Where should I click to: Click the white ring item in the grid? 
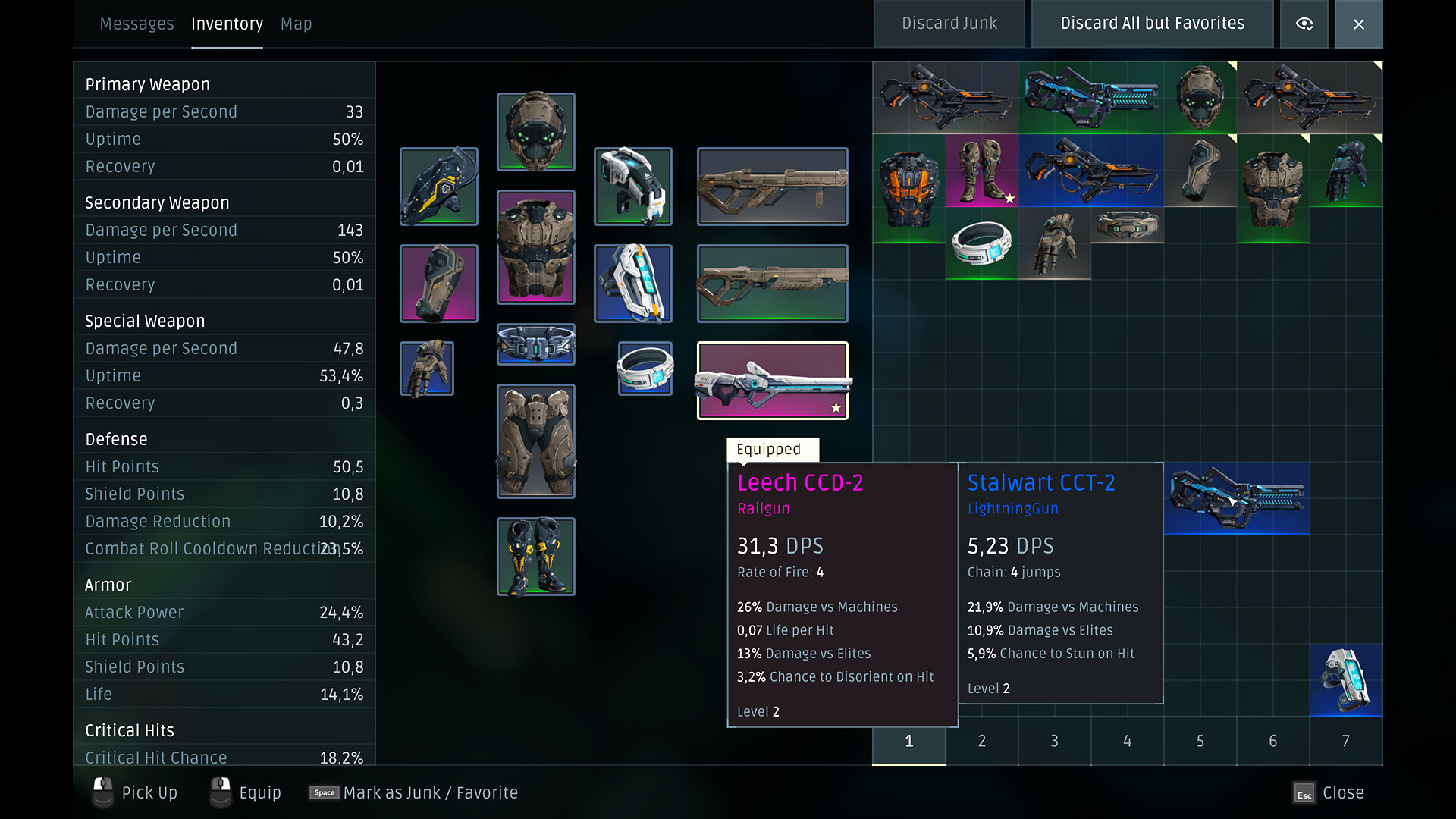click(981, 243)
